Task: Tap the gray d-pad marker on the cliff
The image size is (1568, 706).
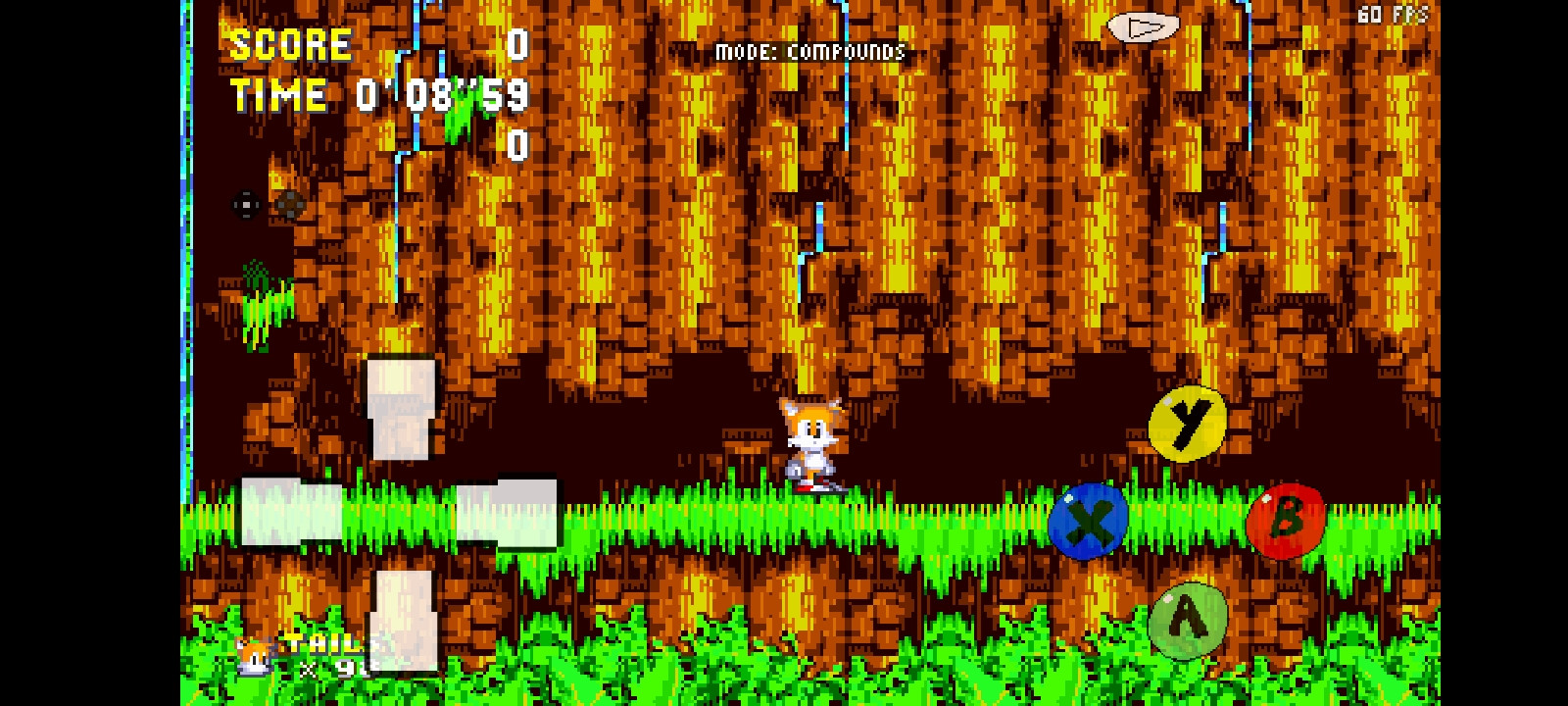Action: coord(290,205)
